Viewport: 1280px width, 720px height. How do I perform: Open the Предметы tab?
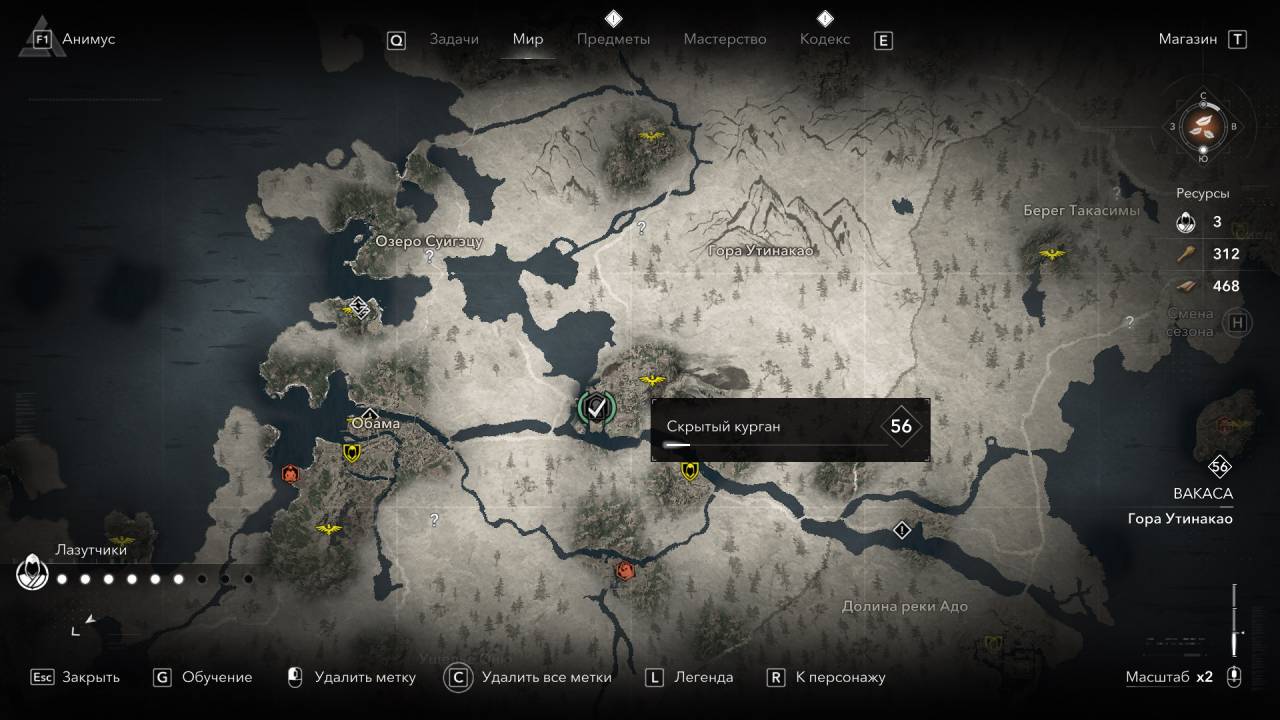tap(613, 39)
